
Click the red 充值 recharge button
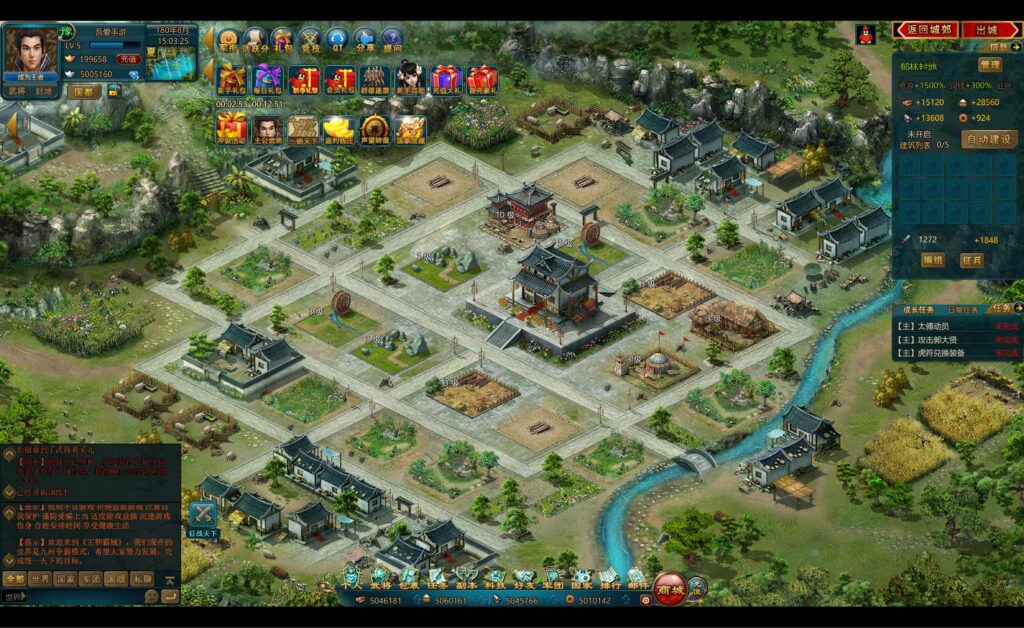(x=128, y=59)
